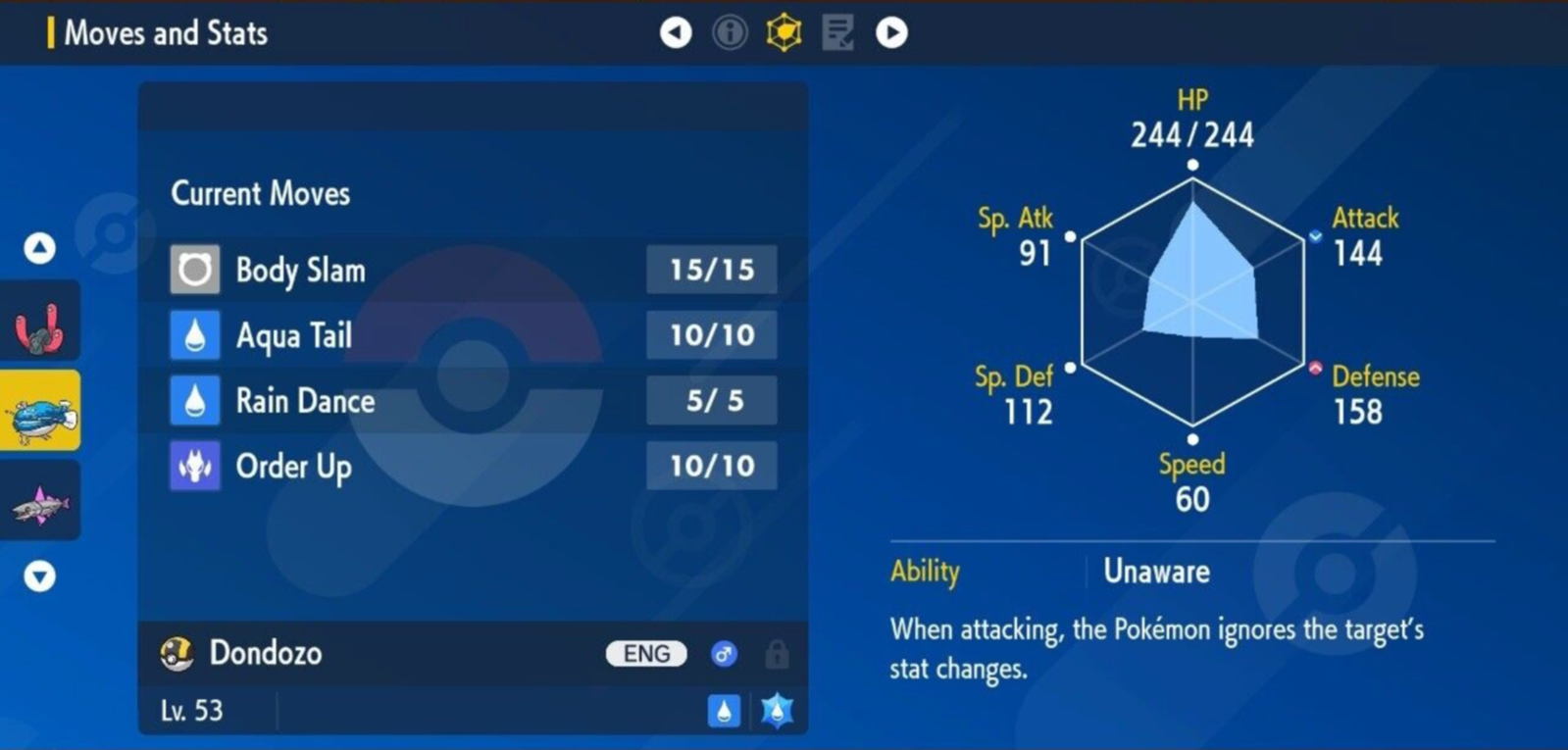Switch to the memo notes tab icon
This screenshot has height=750, width=1568.
point(837,33)
